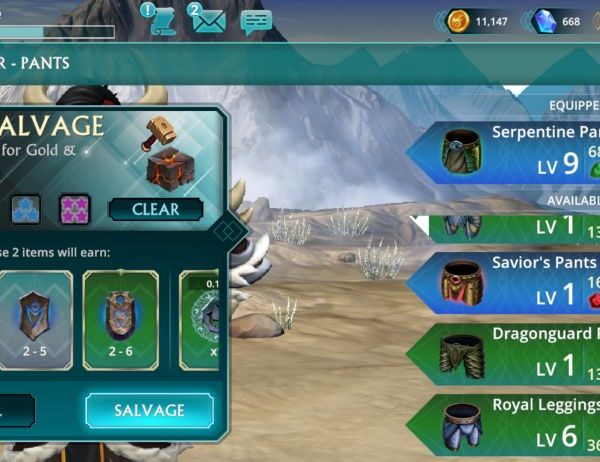Click the SALVAGE confirm button
Viewport: 600px width, 462px height.
click(x=149, y=410)
